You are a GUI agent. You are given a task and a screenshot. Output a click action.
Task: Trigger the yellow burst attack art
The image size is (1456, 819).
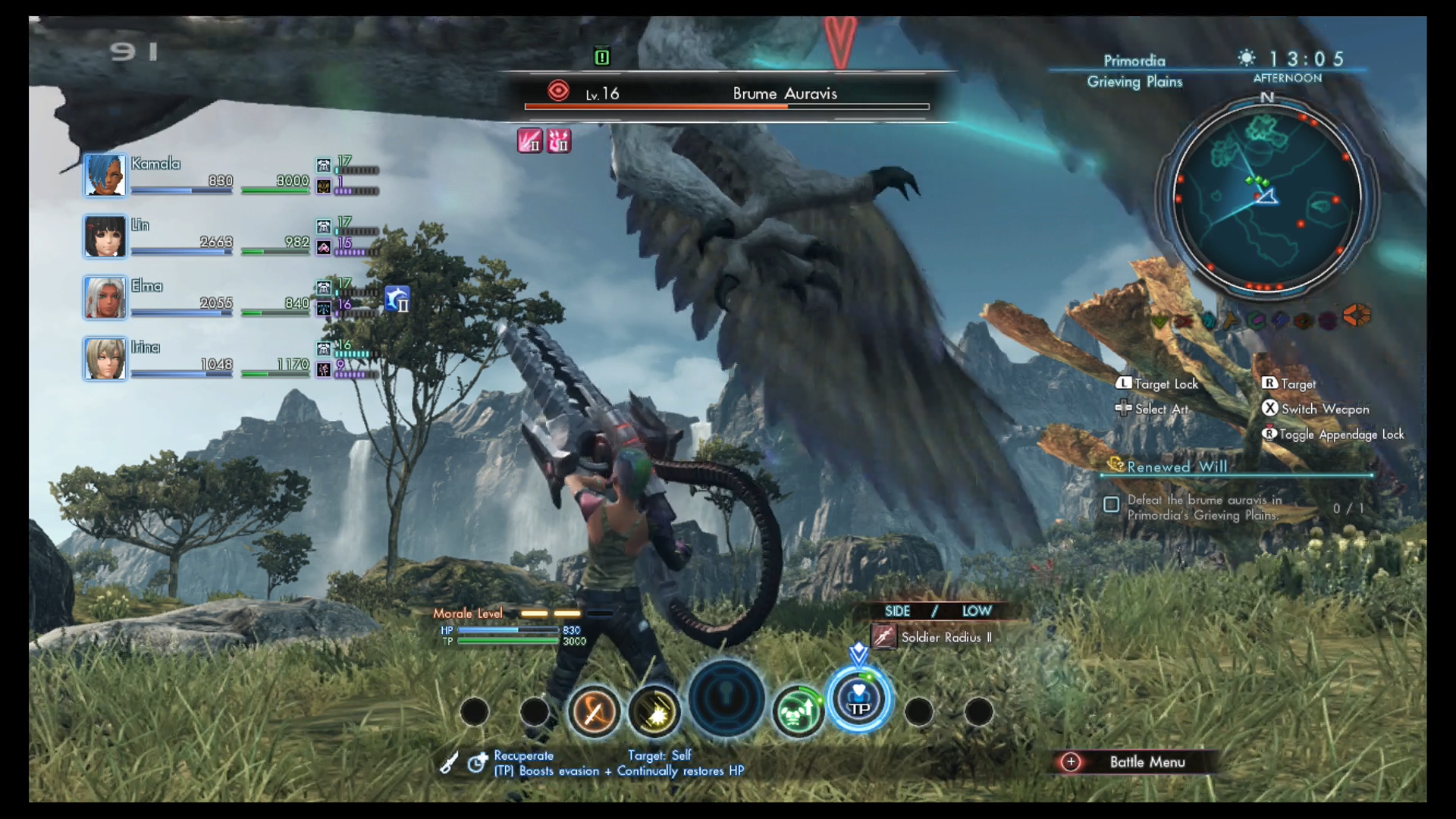click(654, 711)
